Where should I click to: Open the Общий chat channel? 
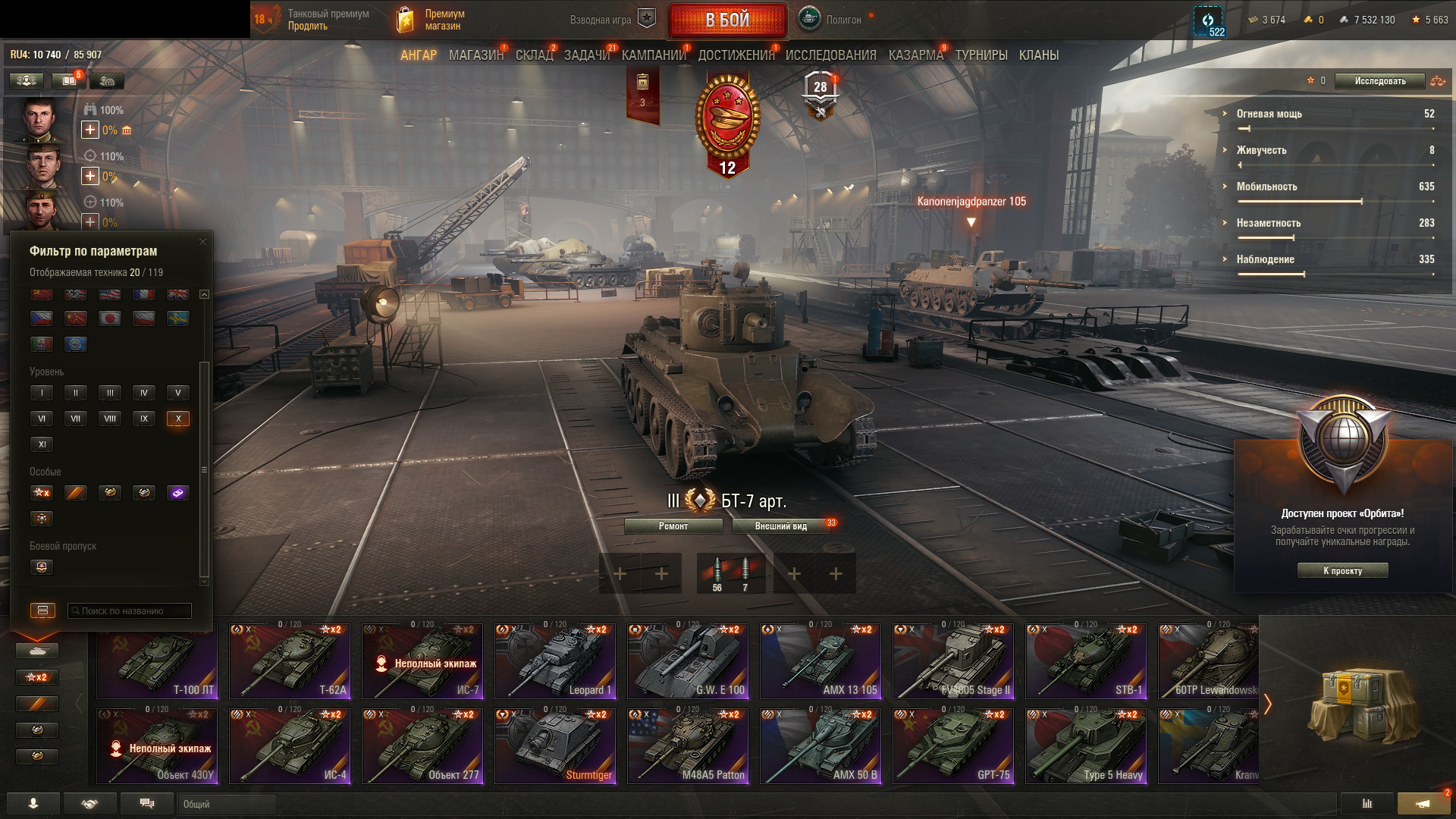point(226,804)
